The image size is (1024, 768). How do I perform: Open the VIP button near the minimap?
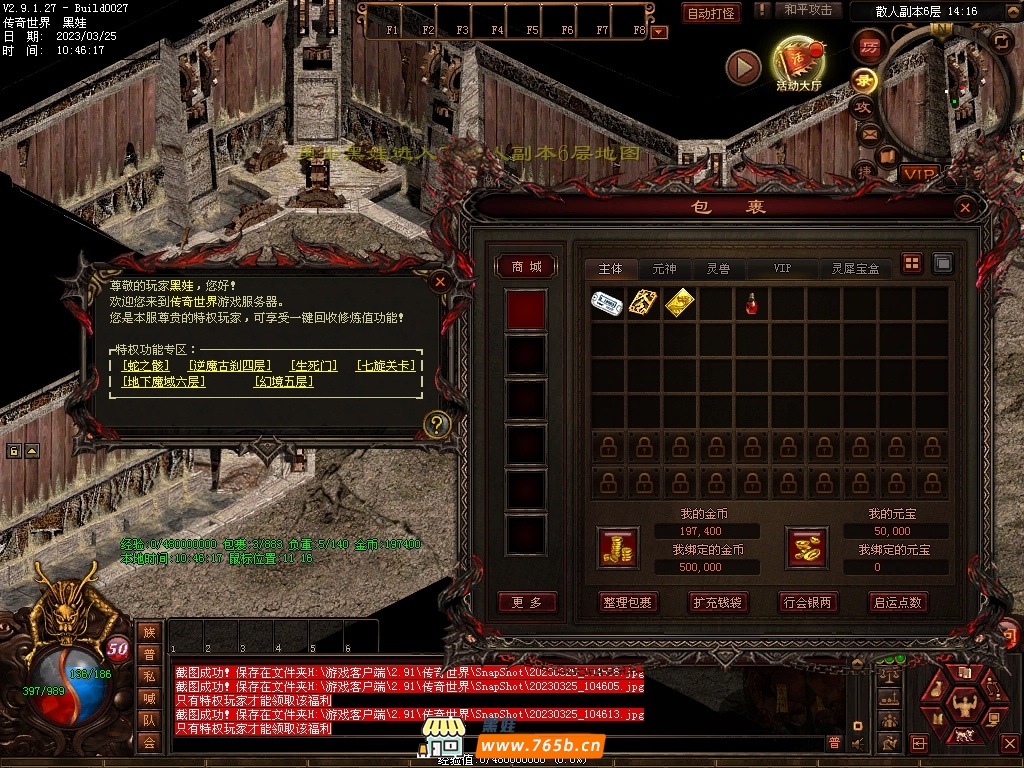pyautogui.click(x=920, y=174)
